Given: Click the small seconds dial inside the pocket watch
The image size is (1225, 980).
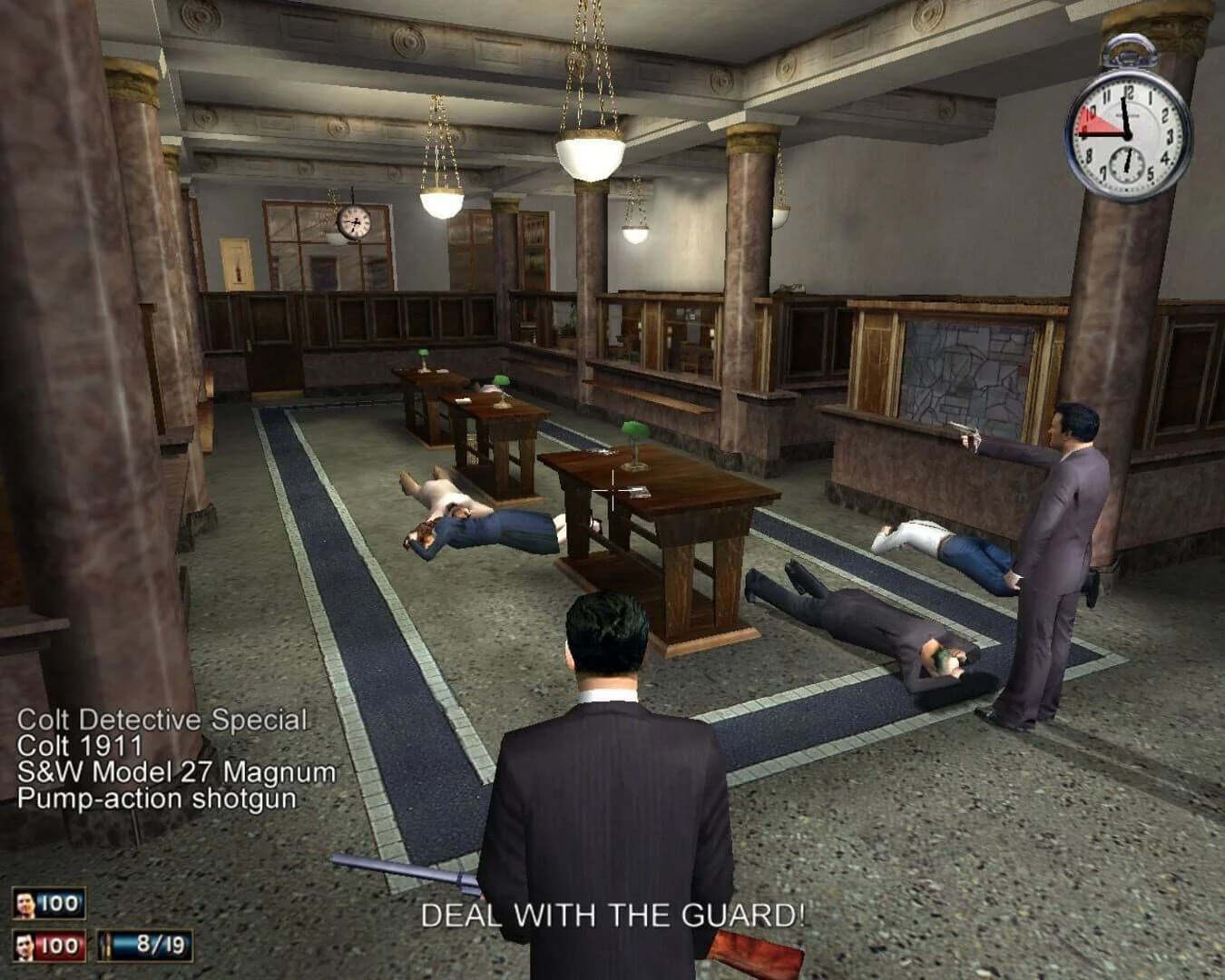Looking at the screenshot, I should [1128, 165].
